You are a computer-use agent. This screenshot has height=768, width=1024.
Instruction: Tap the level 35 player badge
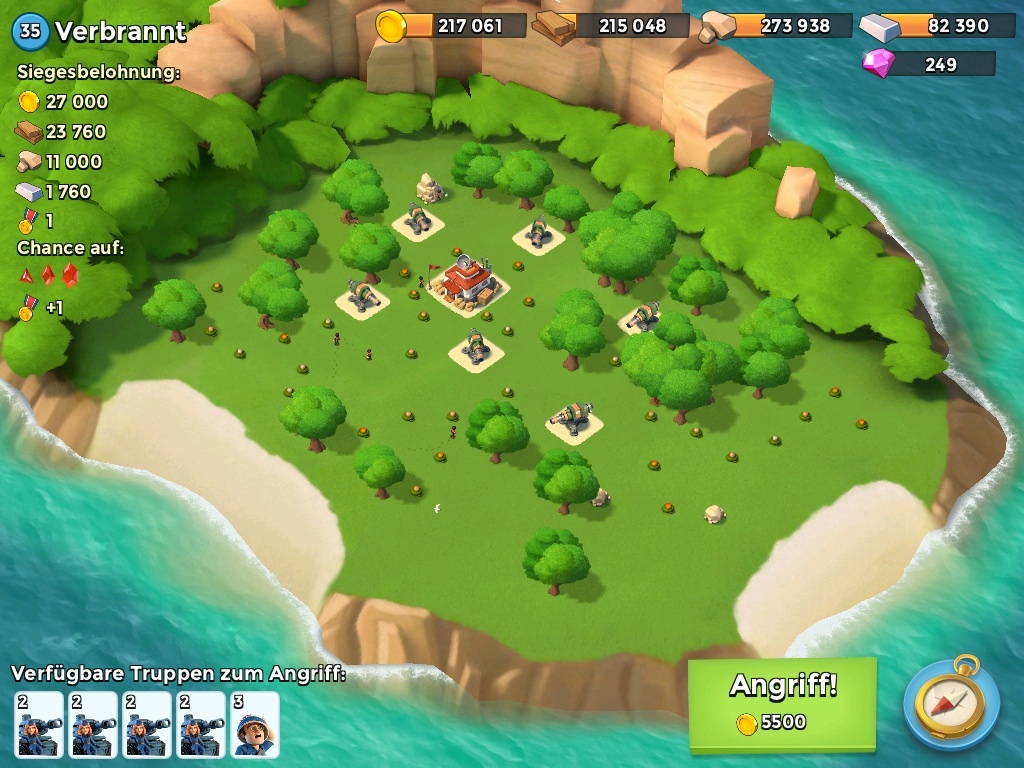pos(30,31)
